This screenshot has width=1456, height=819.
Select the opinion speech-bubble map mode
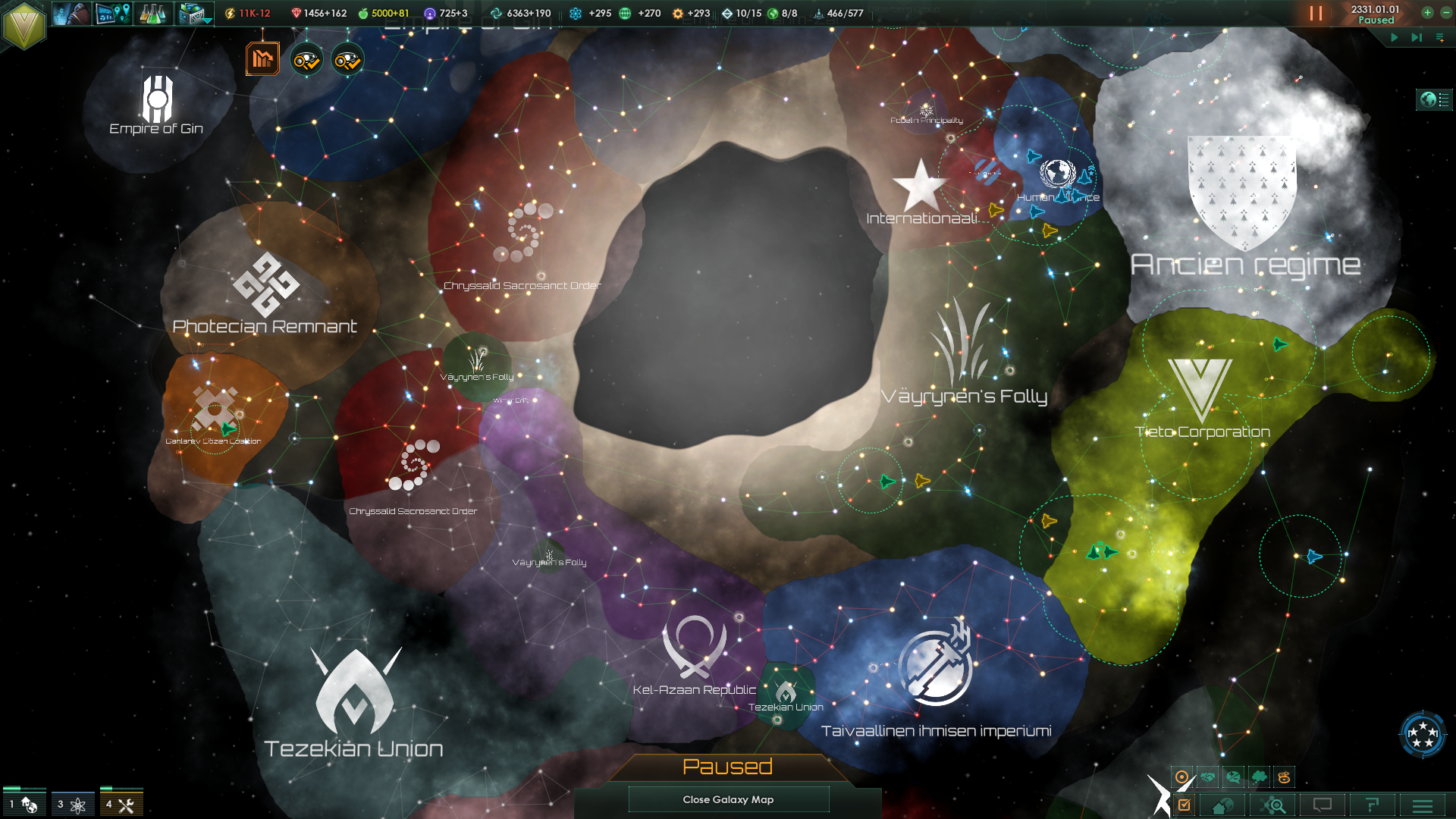click(1234, 777)
